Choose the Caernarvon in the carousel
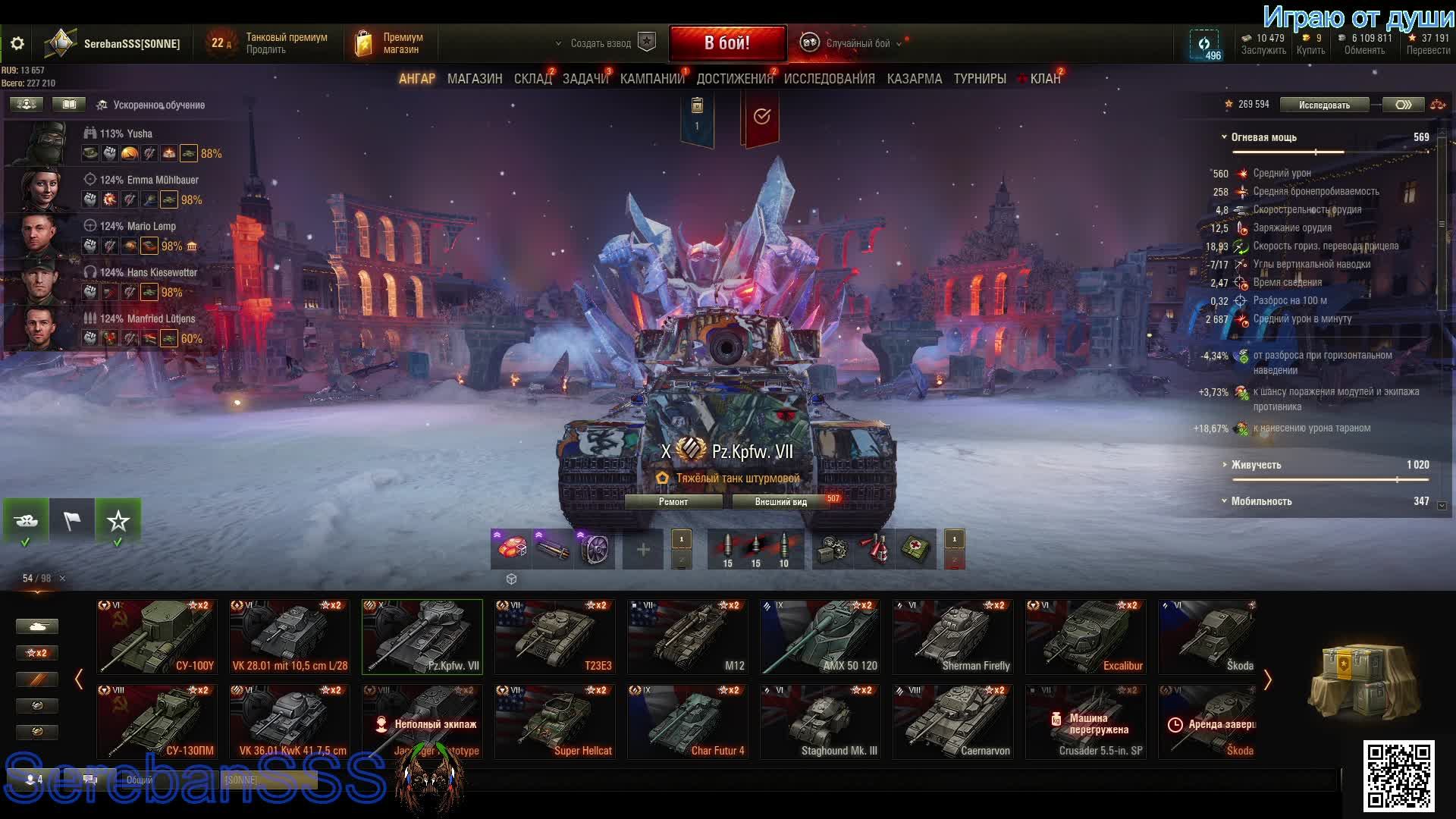The image size is (1456, 819). pyautogui.click(x=953, y=722)
